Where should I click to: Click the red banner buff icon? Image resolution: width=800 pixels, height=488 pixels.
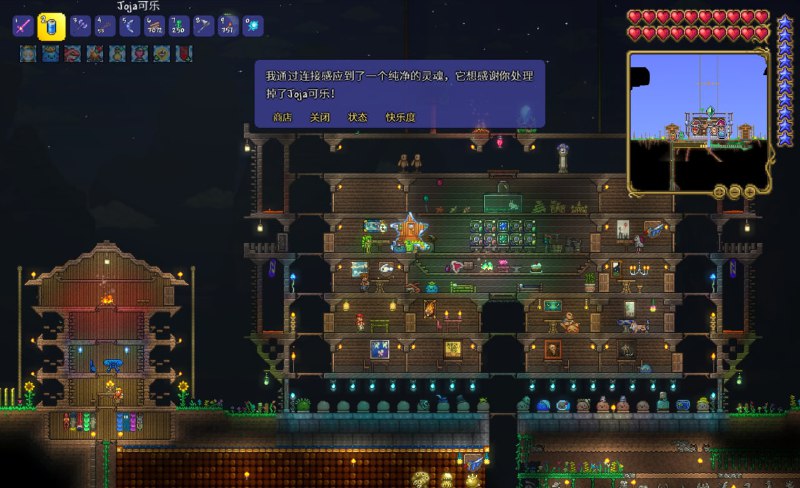tap(184, 54)
